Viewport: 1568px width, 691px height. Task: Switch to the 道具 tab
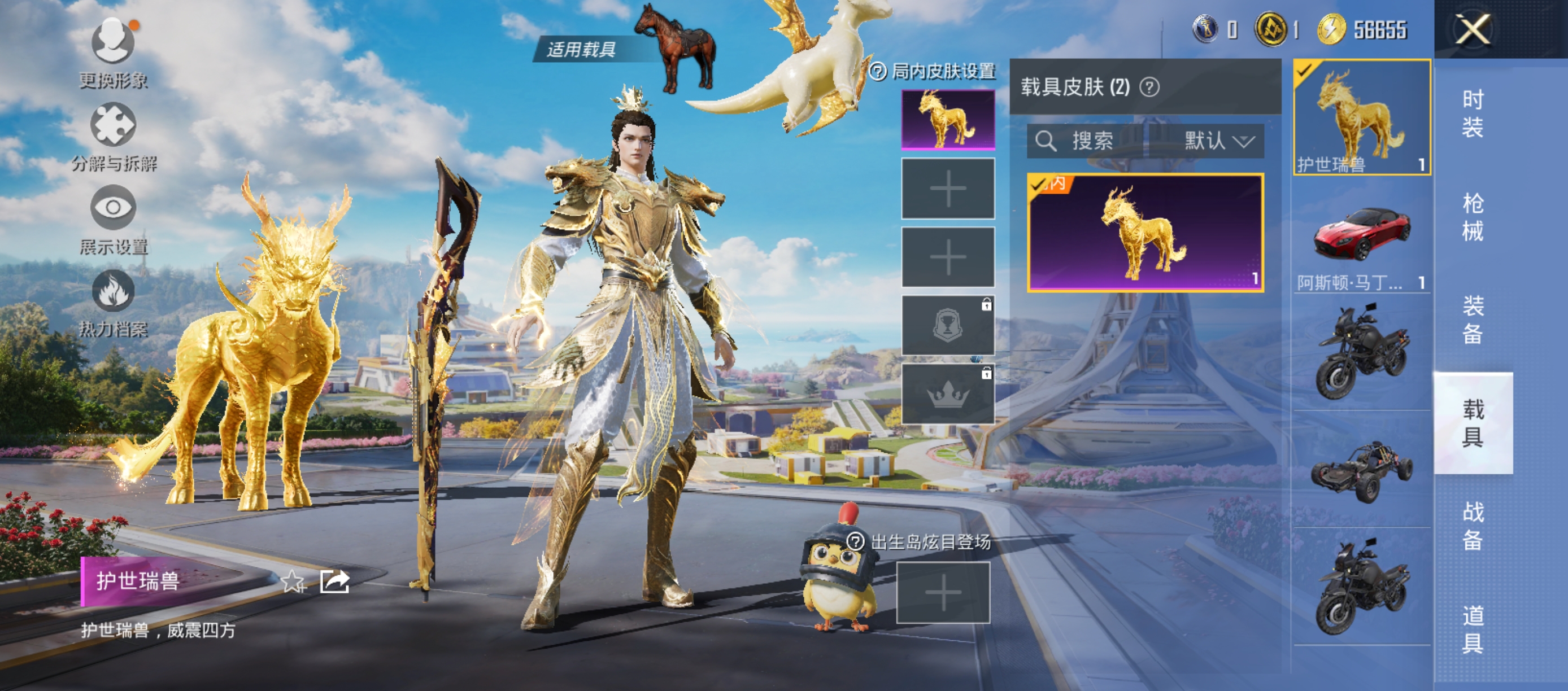1473,629
